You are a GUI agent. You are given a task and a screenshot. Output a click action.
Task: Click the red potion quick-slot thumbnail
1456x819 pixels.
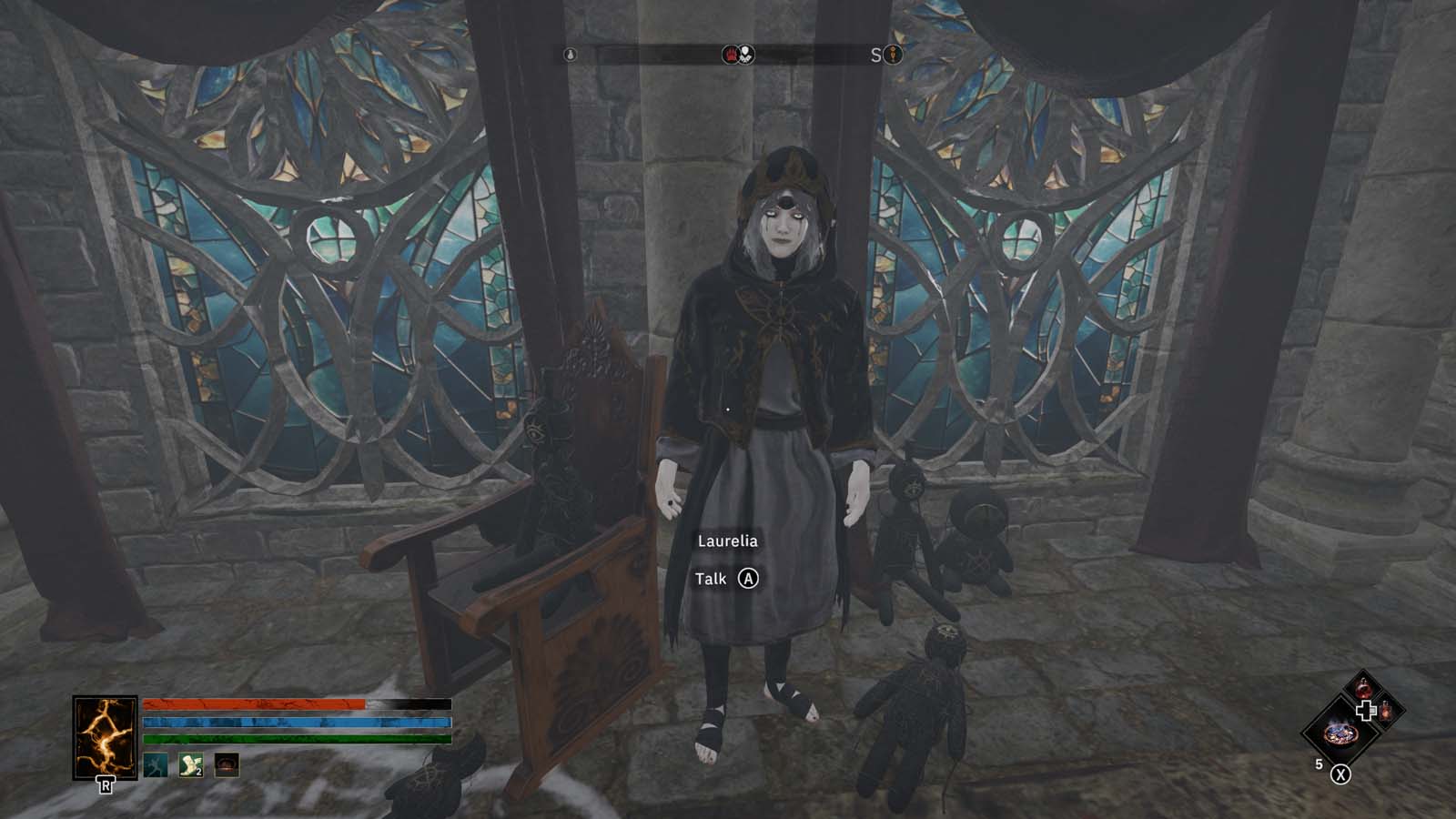pyautogui.click(x=1363, y=688)
